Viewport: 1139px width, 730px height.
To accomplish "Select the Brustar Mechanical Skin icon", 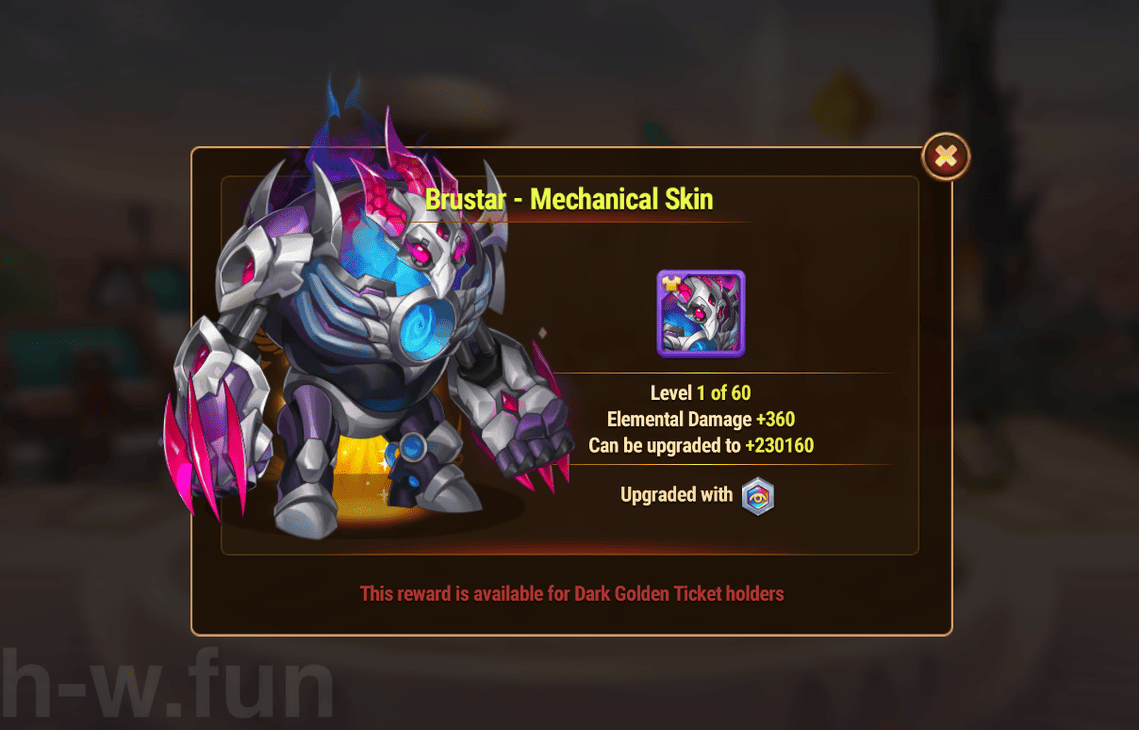I will pyautogui.click(x=701, y=314).
